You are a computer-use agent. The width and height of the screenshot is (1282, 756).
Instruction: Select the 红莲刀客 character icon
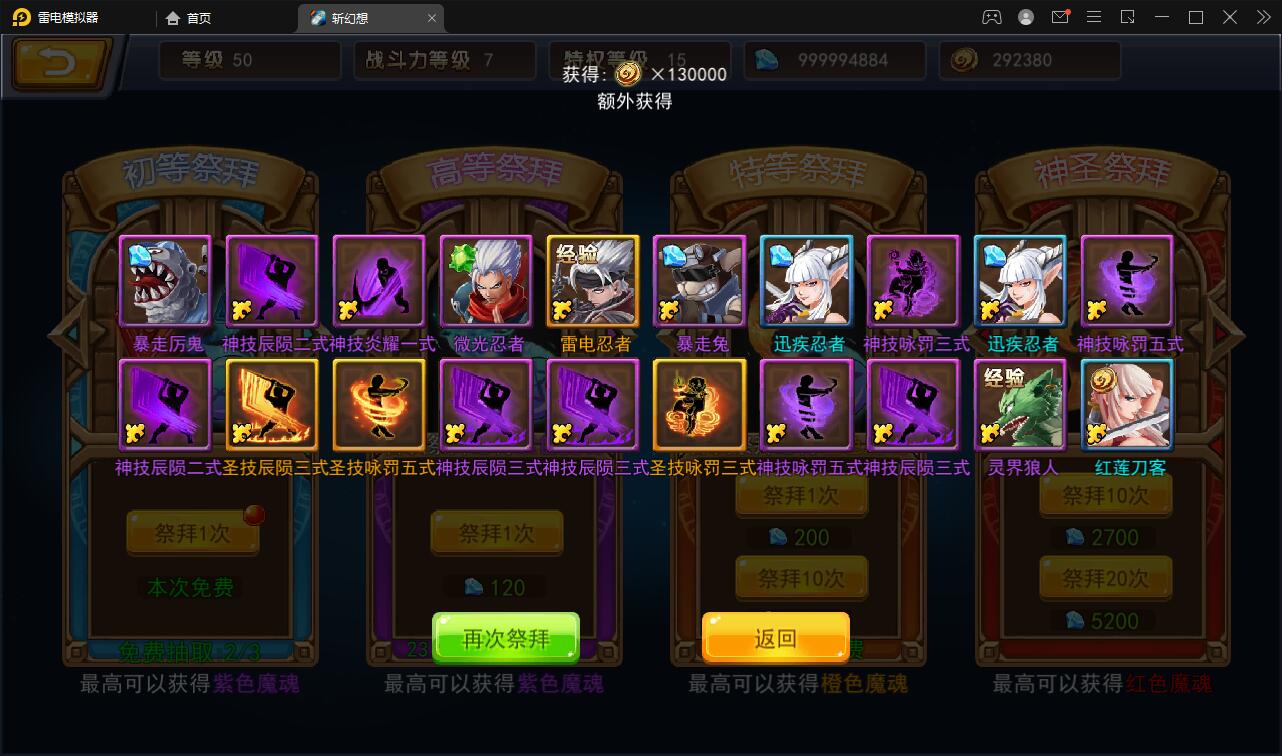tap(1127, 404)
